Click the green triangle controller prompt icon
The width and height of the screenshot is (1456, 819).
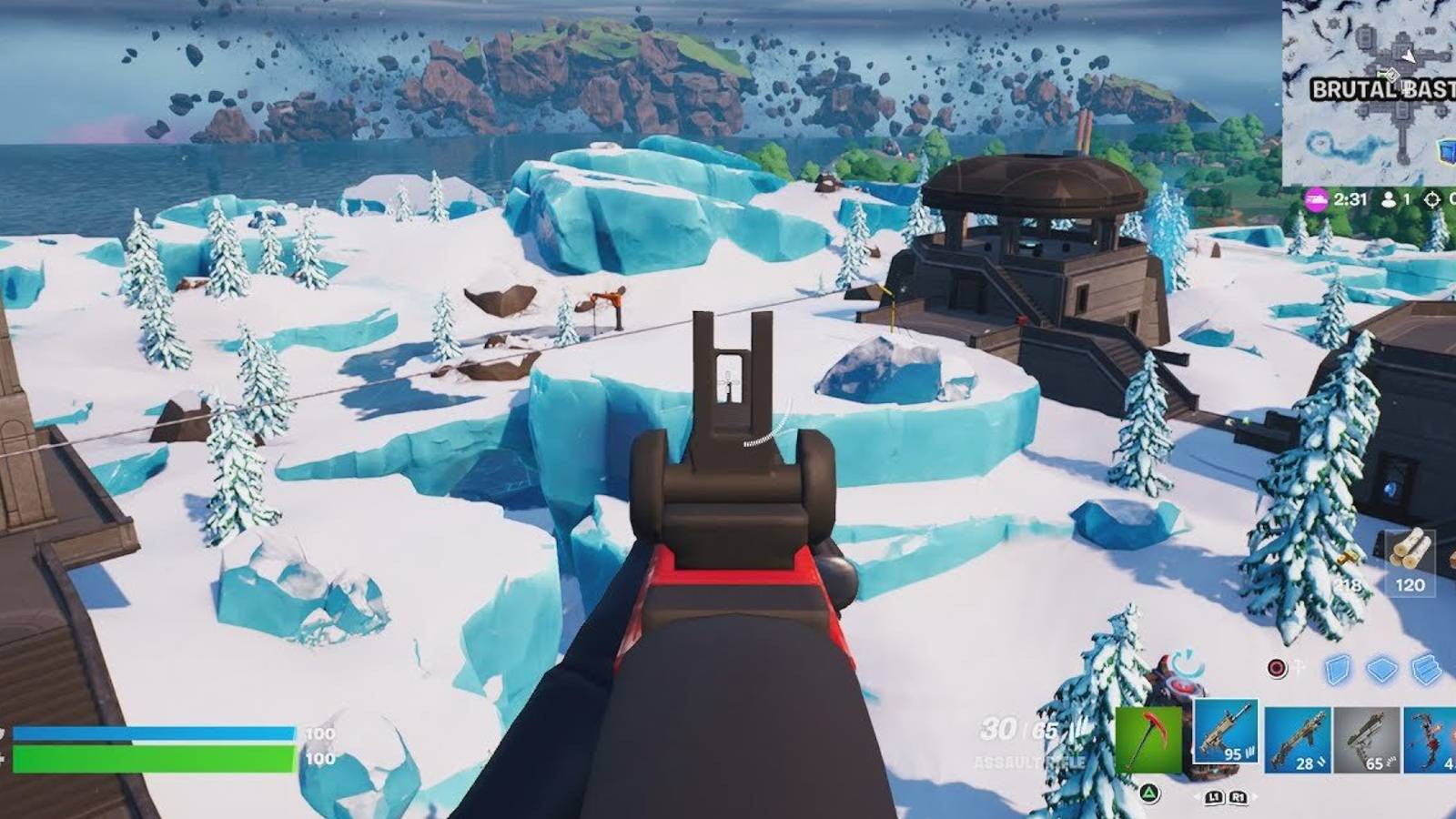click(1149, 794)
